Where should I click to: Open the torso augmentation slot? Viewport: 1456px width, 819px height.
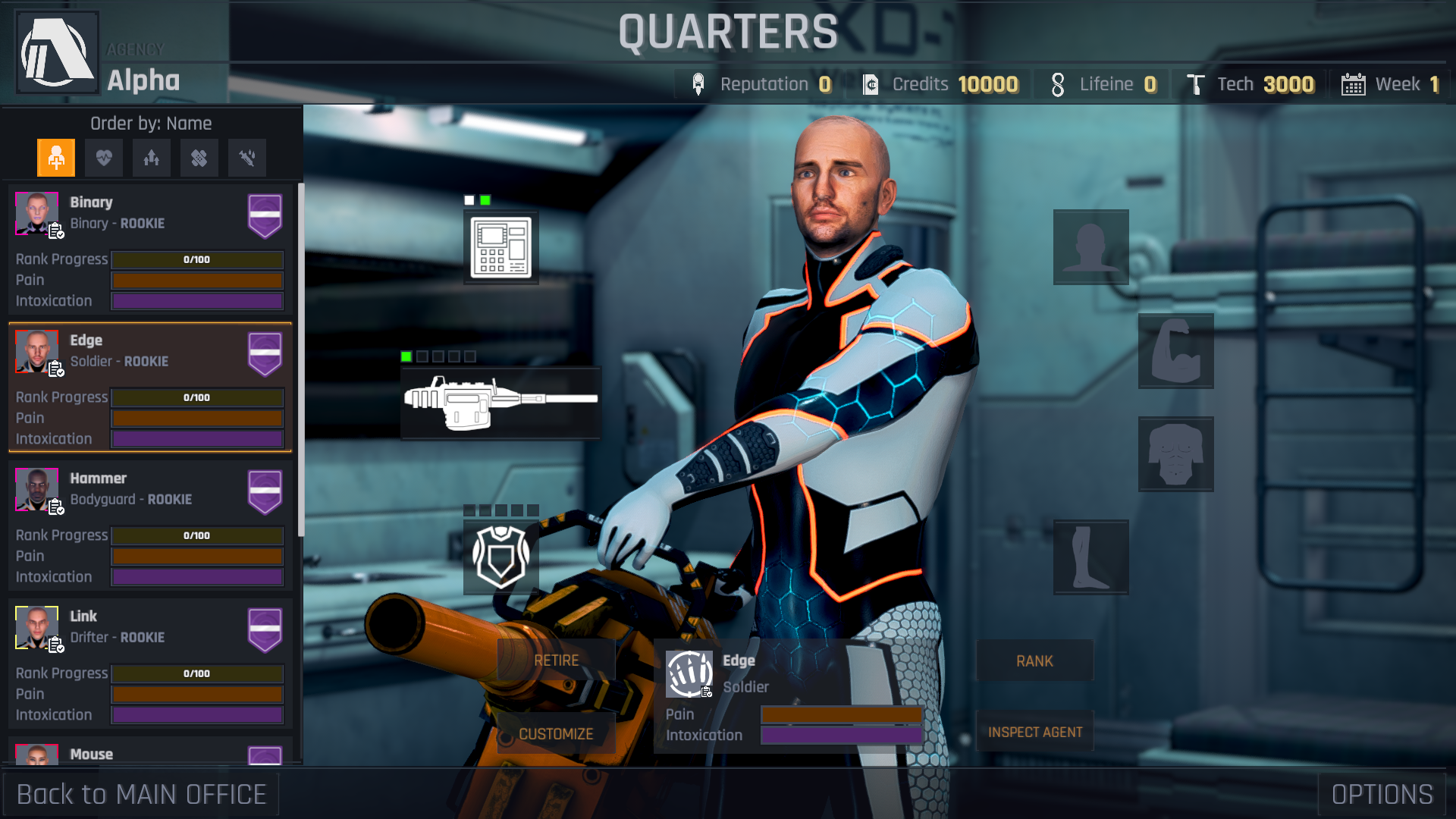[x=1175, y=455]
